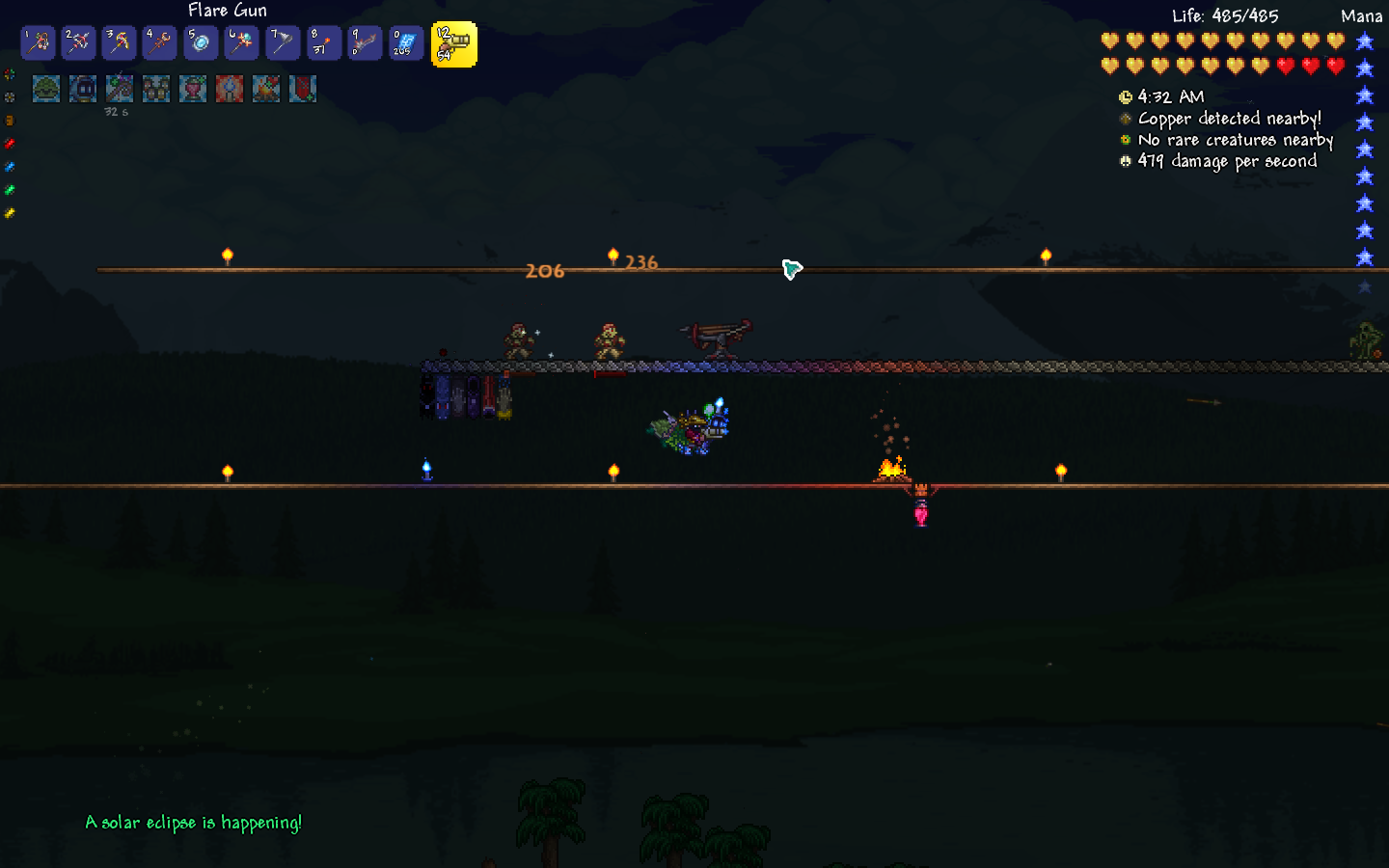
Task: Select the blue block stack in slot 0
Action: (405, 42)
